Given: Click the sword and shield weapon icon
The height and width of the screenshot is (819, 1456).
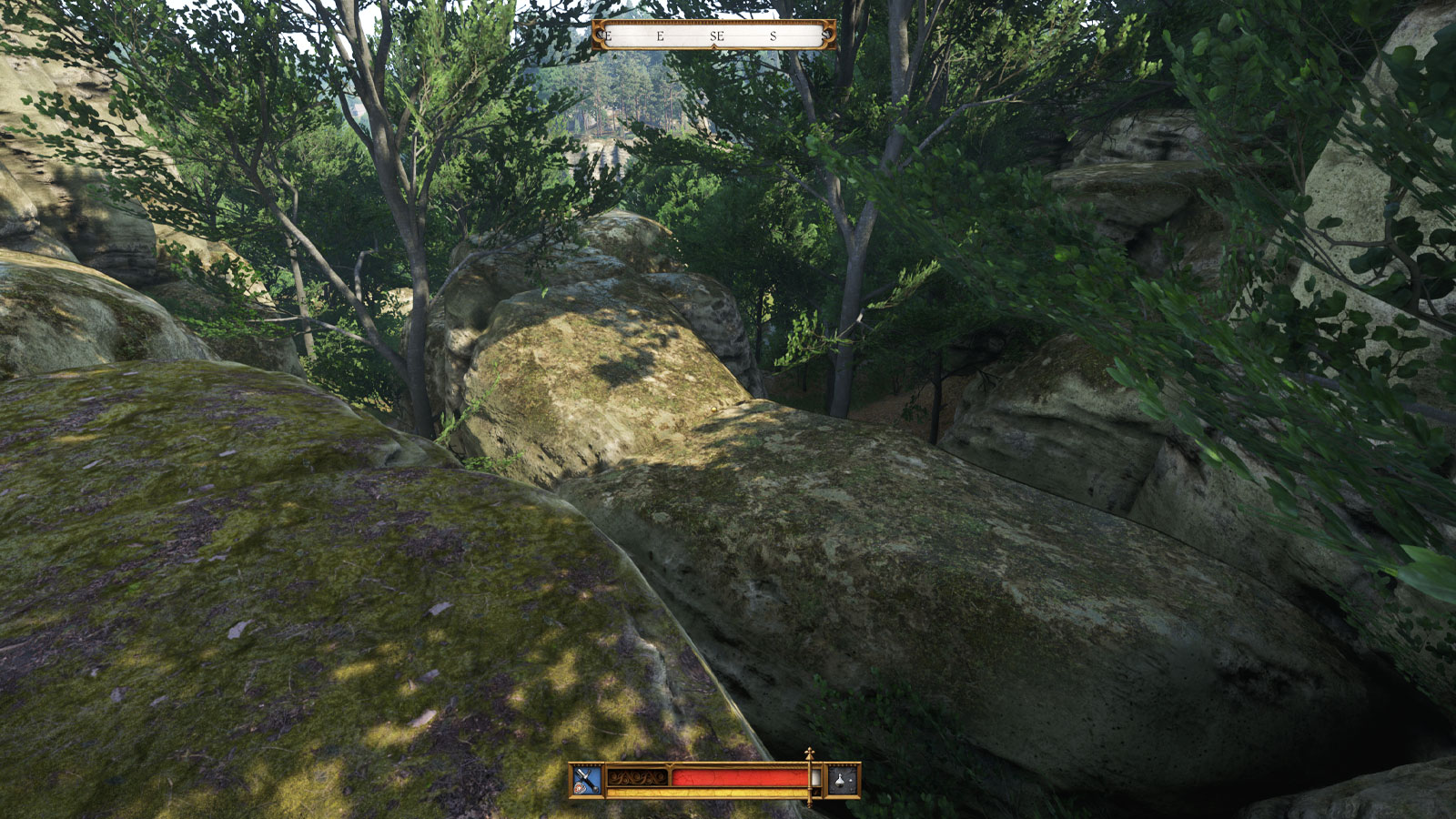Looking at the screenshot, I should [587, 780].
